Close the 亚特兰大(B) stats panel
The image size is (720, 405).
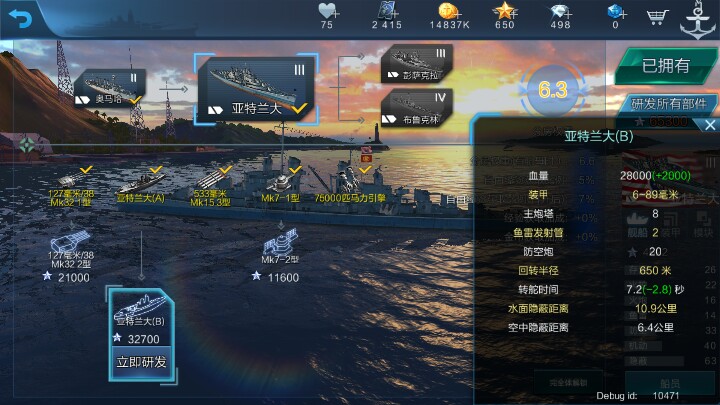coord(709,125)
